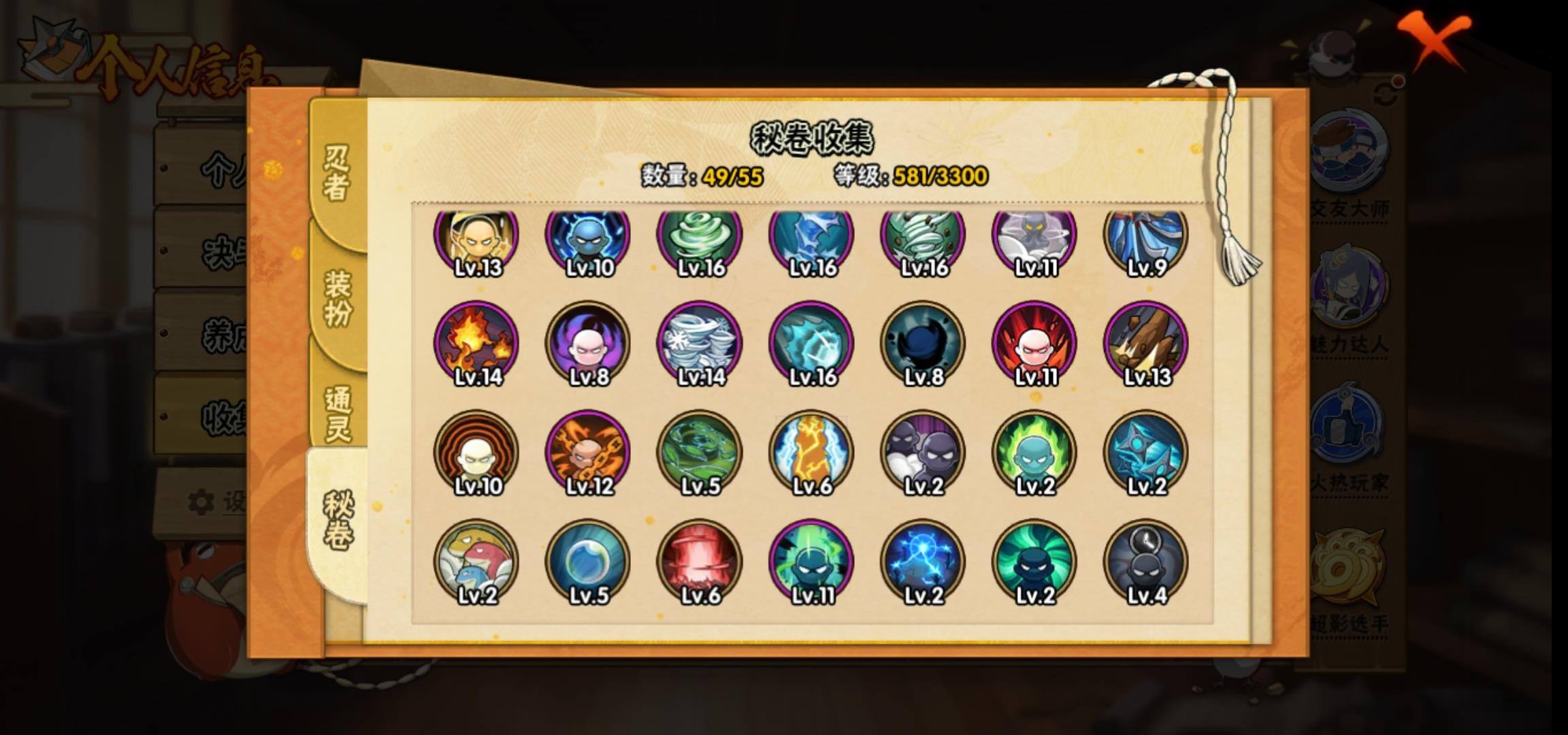Pick the Lv.14 snowflake tornado scroll
1568x735 pixels.
point(700,344)
